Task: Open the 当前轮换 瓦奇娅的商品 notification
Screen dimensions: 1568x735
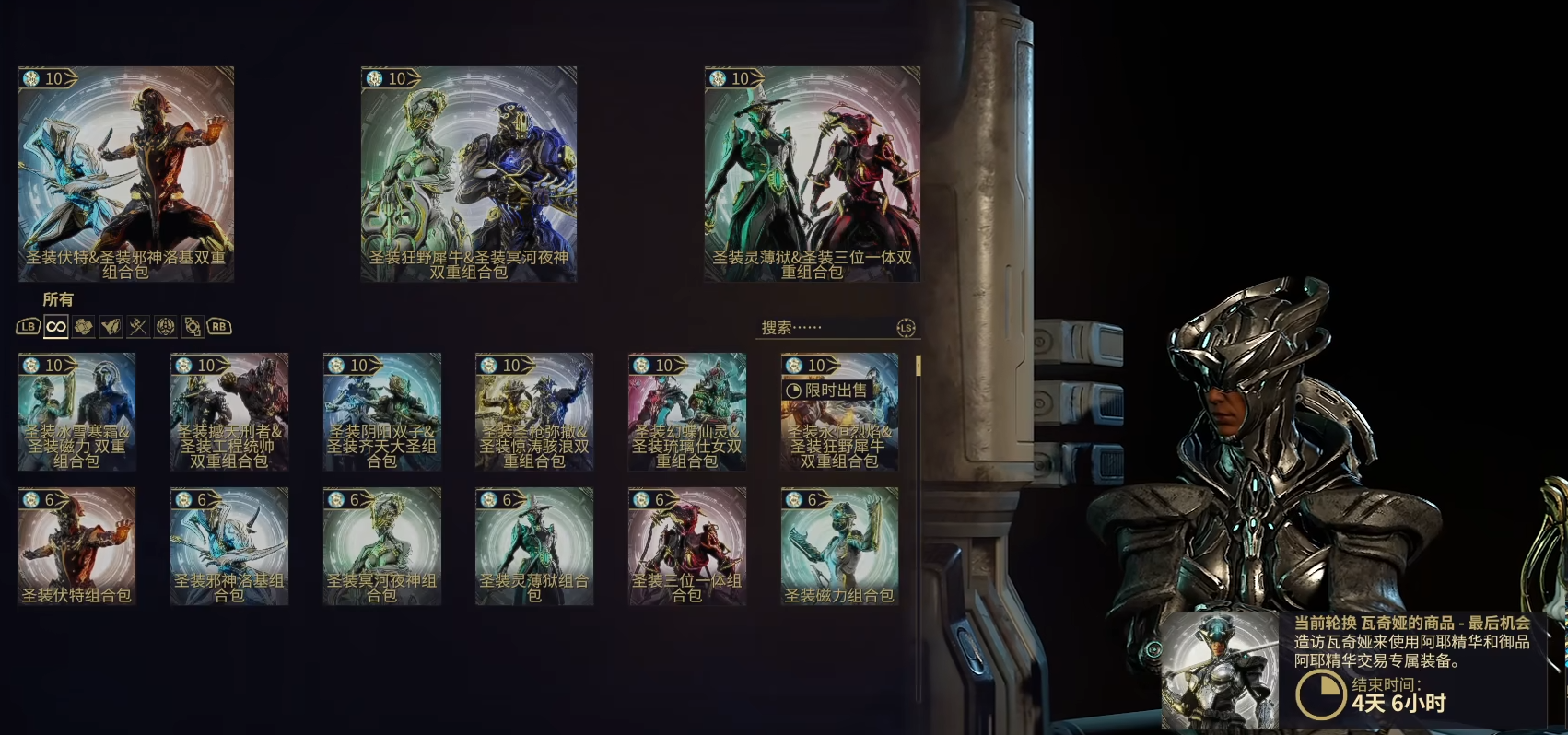Action: (x=1354, y=671)
